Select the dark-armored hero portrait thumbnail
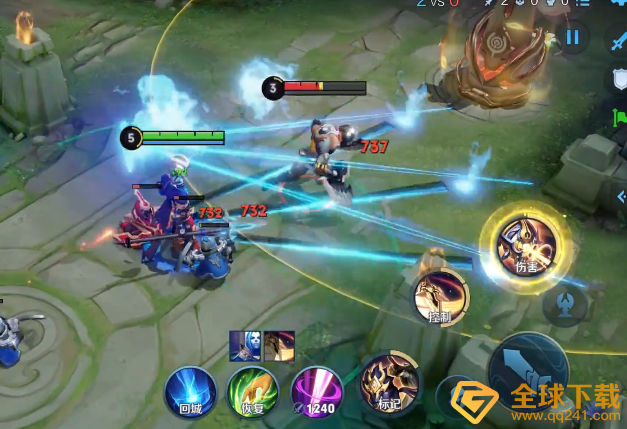Image resolution: width=627 pixels, height=429 pixels. coord(277,346)
